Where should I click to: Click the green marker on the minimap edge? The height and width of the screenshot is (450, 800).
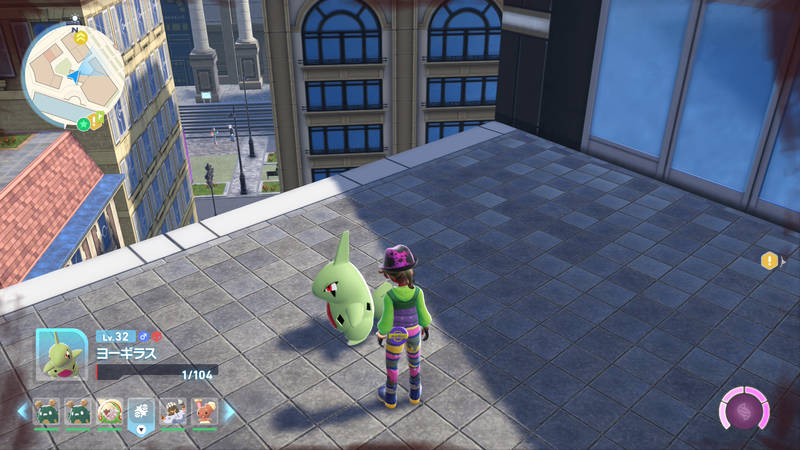83,123
